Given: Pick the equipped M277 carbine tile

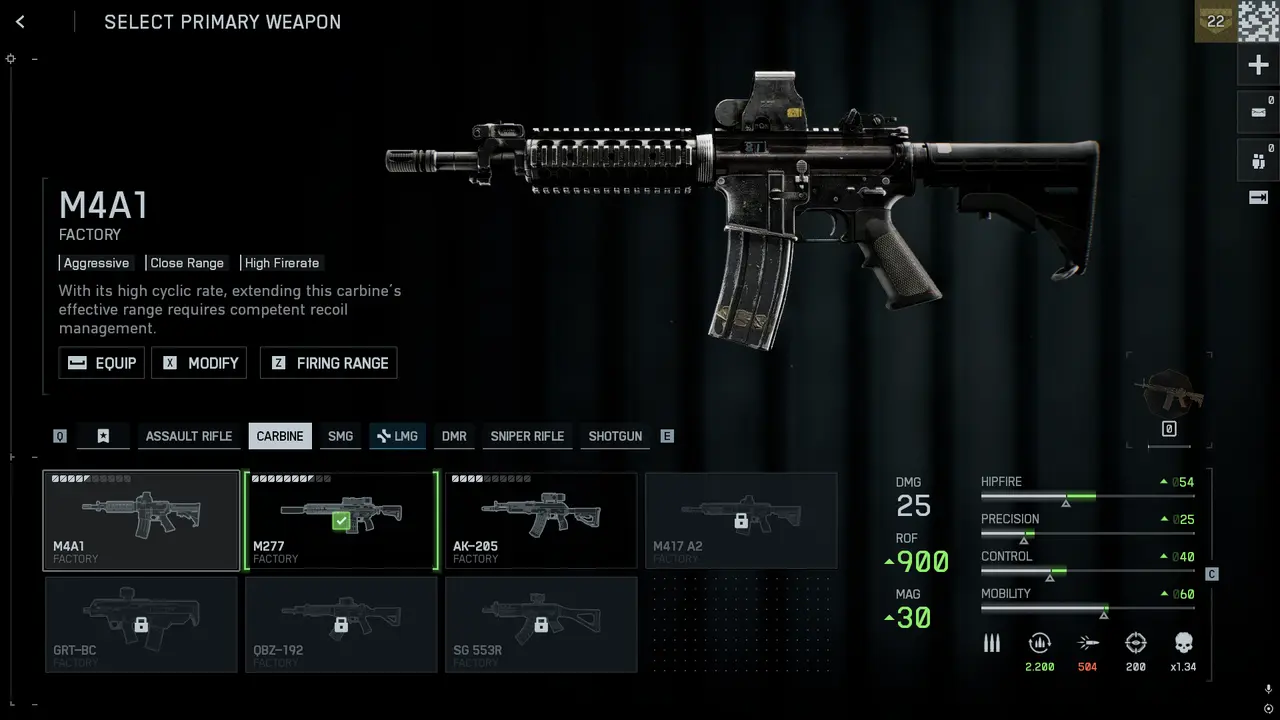Looking at the screenshot, I should [341, 520].
